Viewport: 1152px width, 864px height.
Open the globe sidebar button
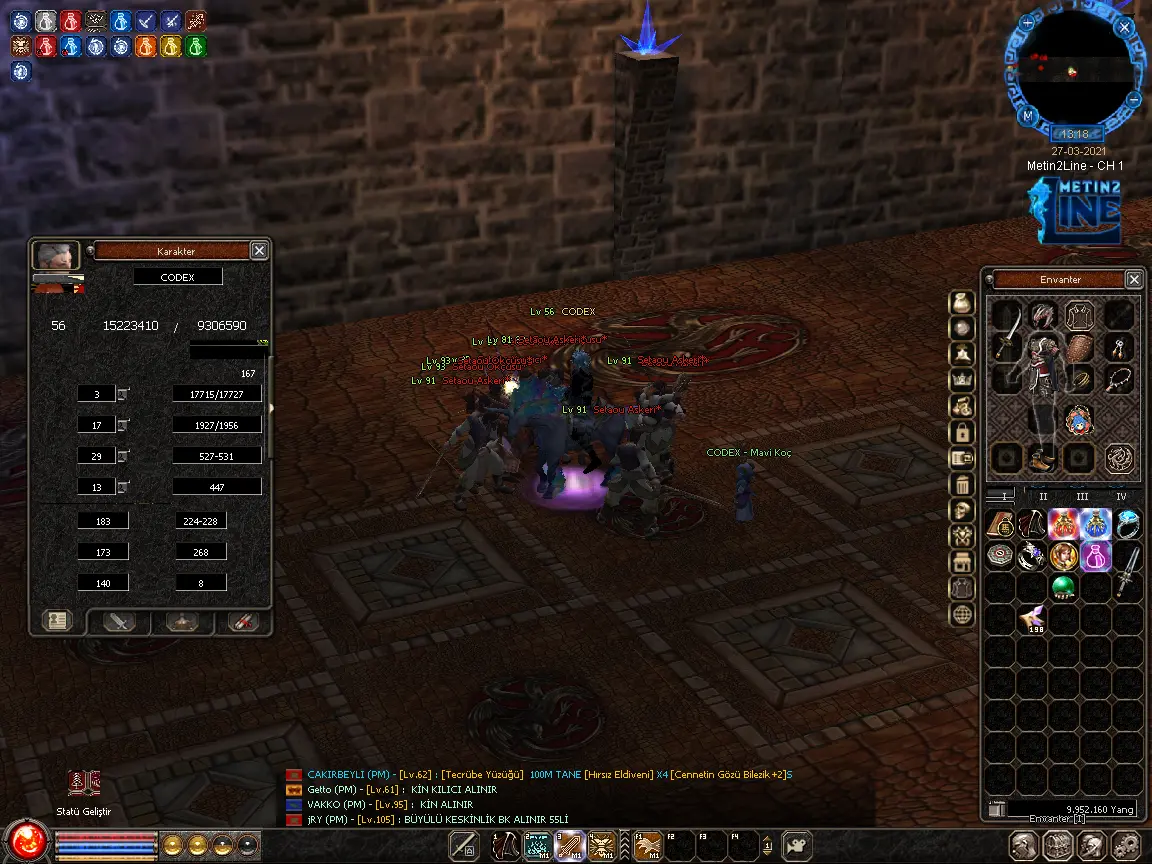(961, 614)
